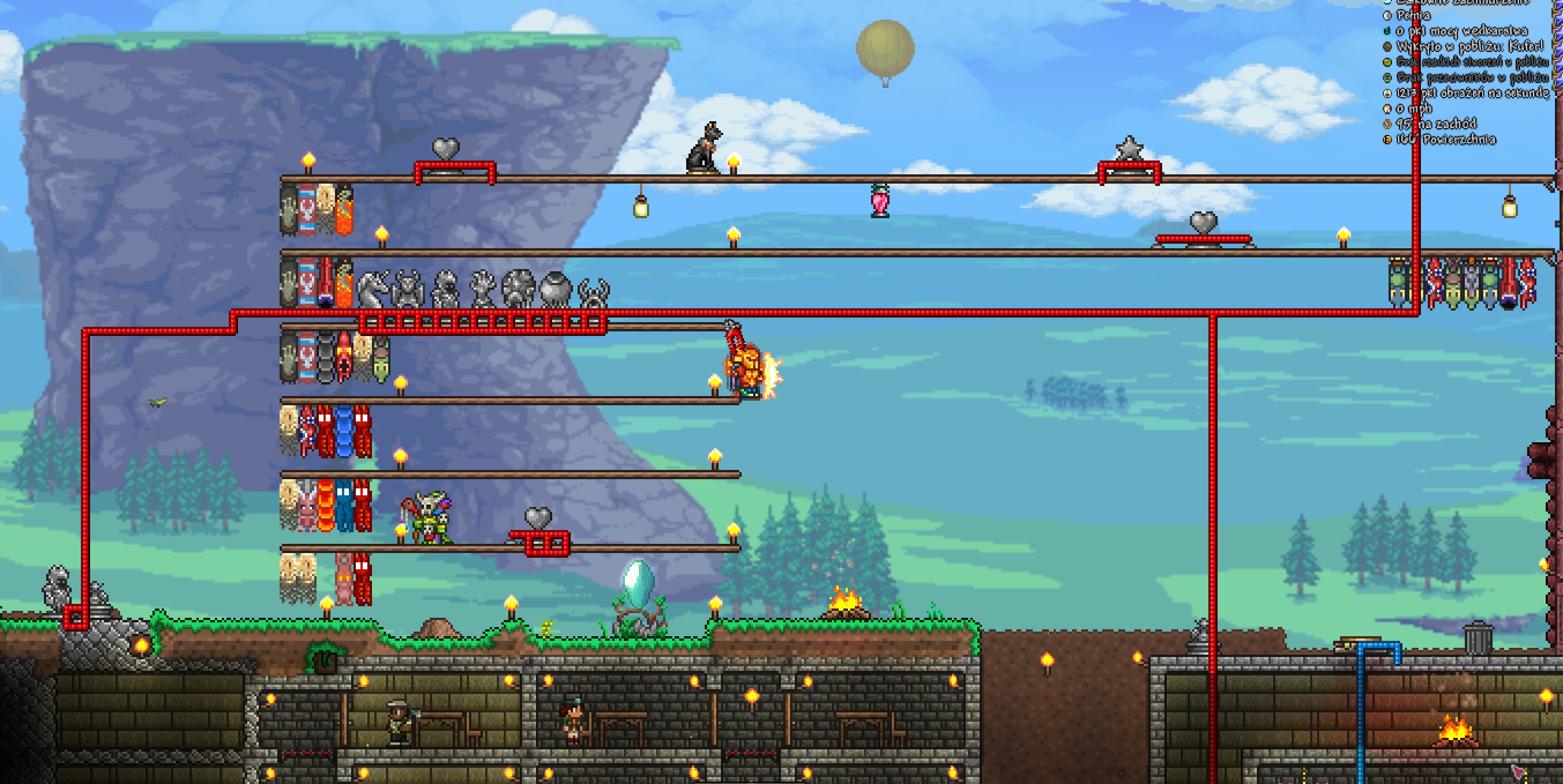Select the stopwatch icon next to 0 mph

(1387, 110)
